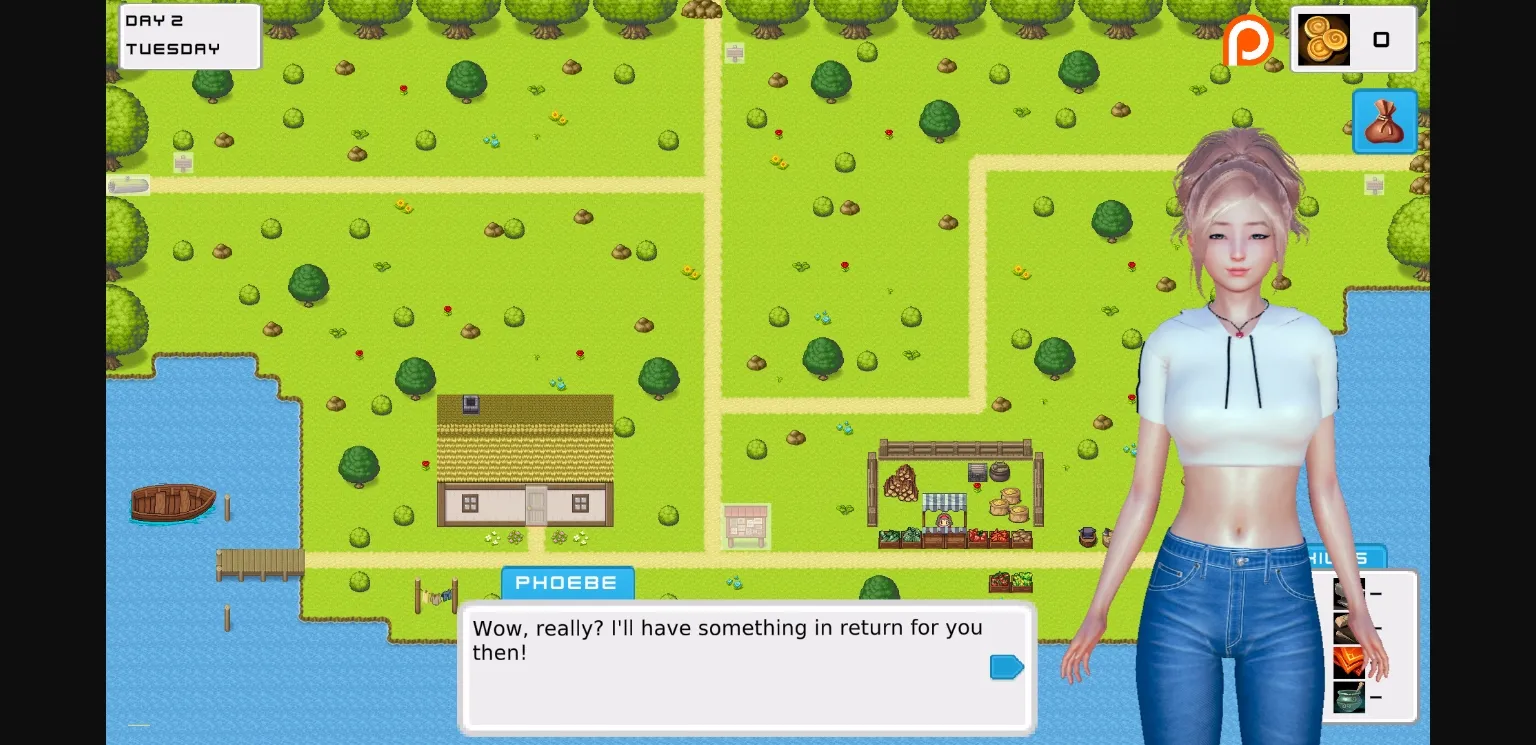Image resolution: width=1536 pixels, height=745 pixels.
Task: Click the wooden boat by the shore
Action: point(172,503)
